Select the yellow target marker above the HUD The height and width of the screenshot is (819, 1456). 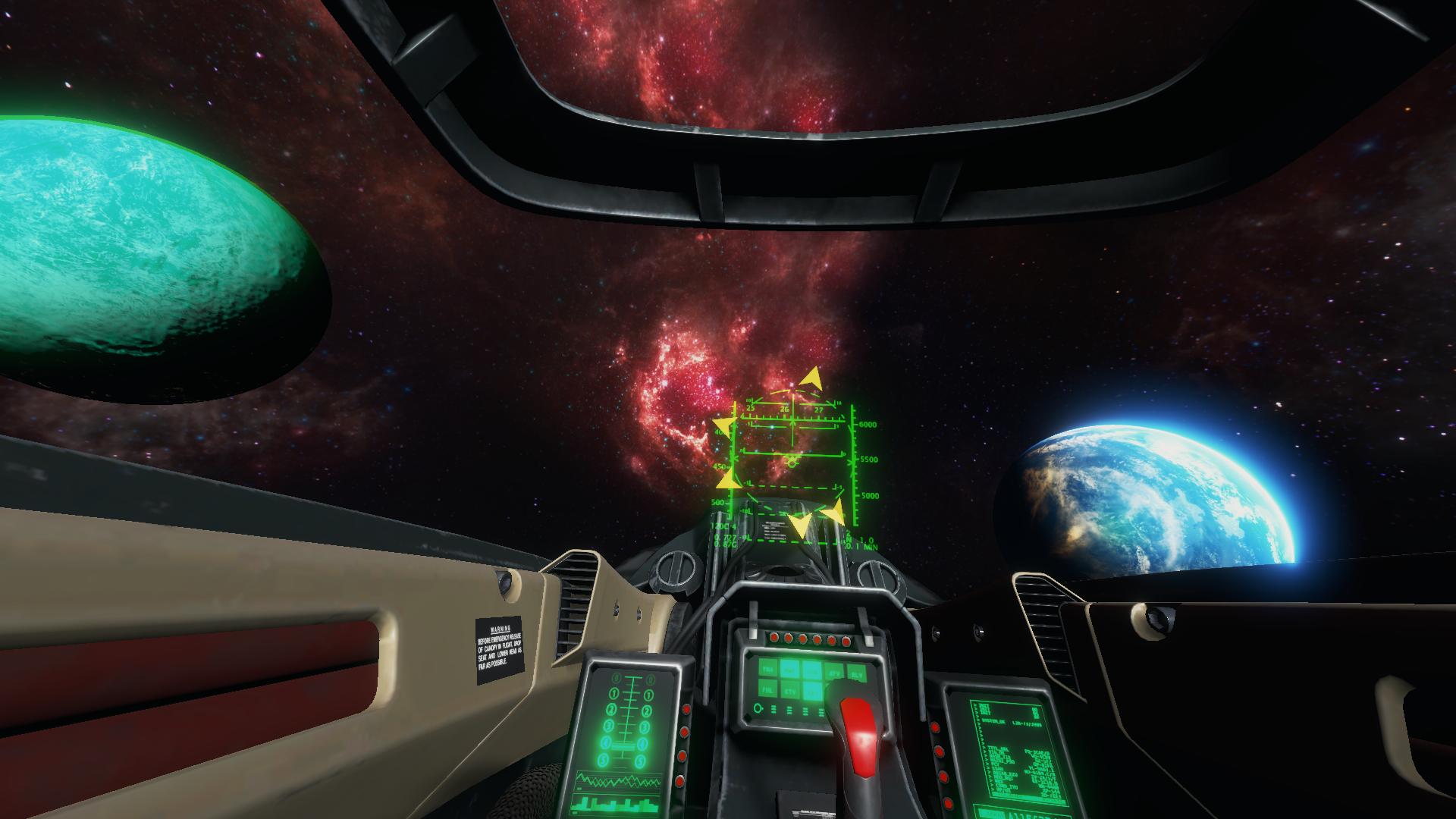coord(811,378)
